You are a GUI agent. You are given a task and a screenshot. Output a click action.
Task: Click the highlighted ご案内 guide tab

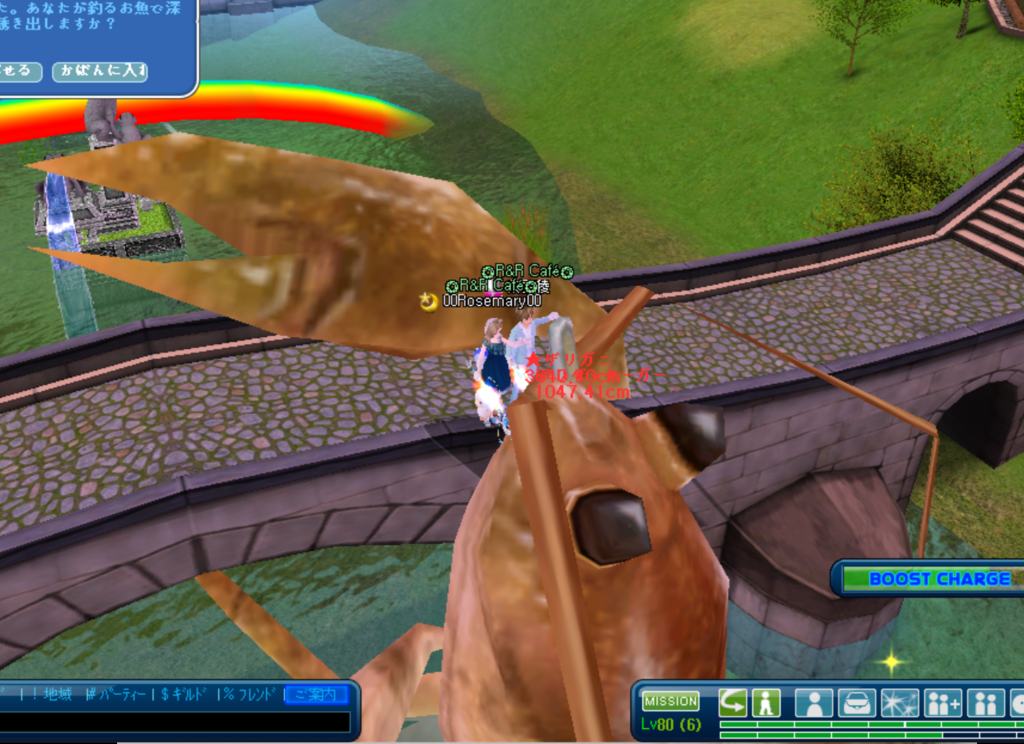point(316,694)
